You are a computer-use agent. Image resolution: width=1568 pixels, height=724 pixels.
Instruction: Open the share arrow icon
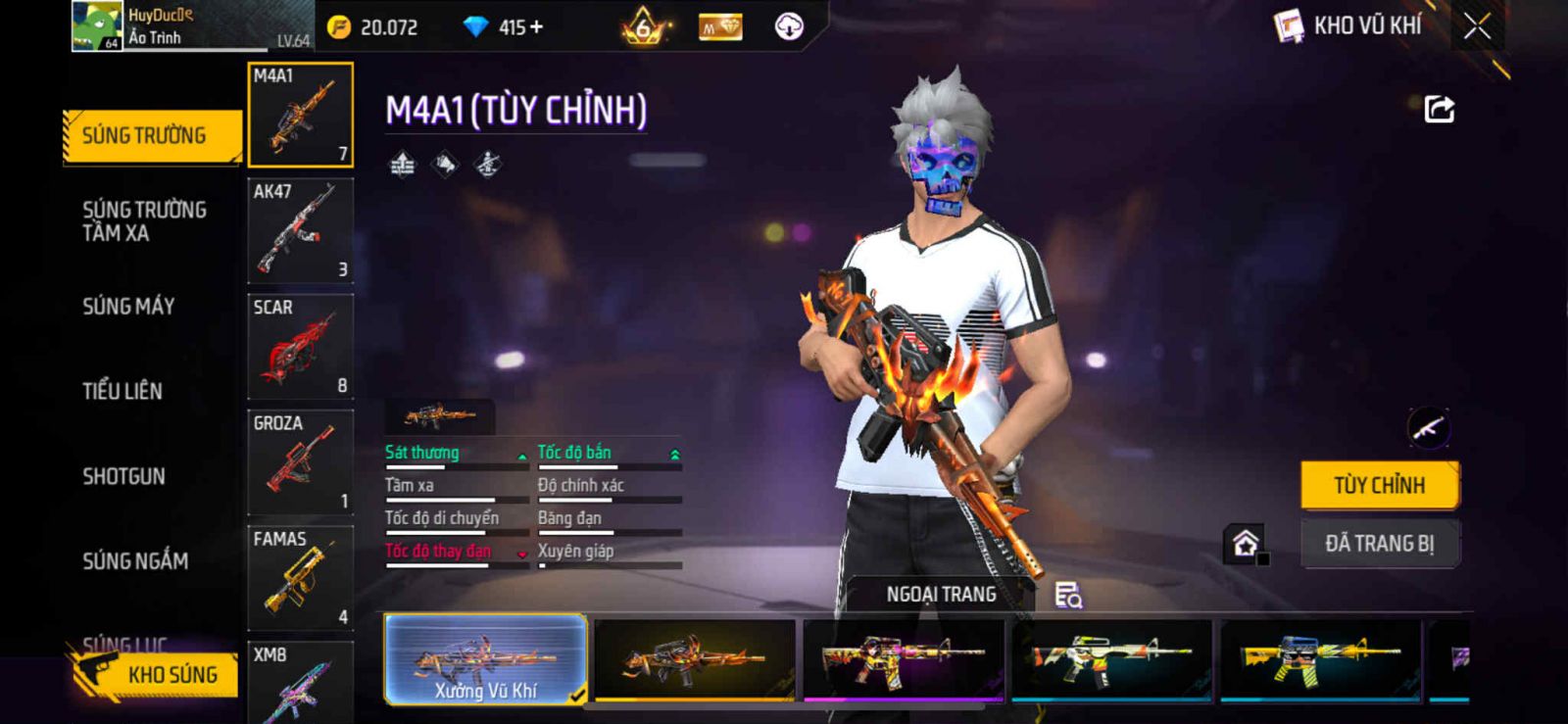pos(1439,109)
